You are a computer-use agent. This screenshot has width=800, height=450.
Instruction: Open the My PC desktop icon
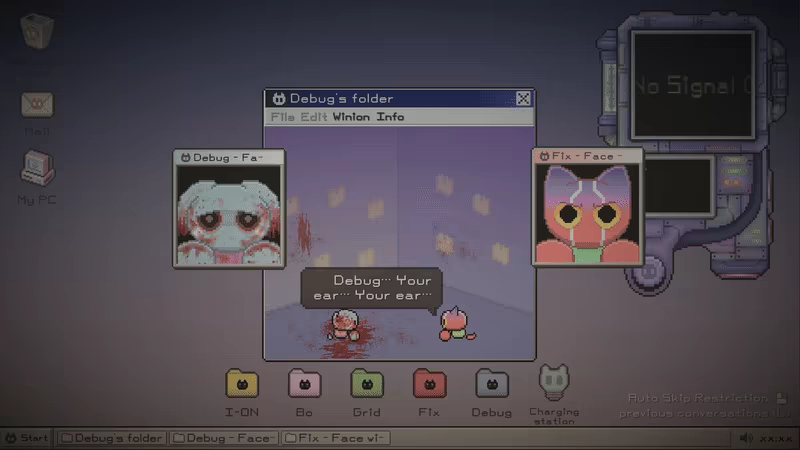click(x=38, y=168)
